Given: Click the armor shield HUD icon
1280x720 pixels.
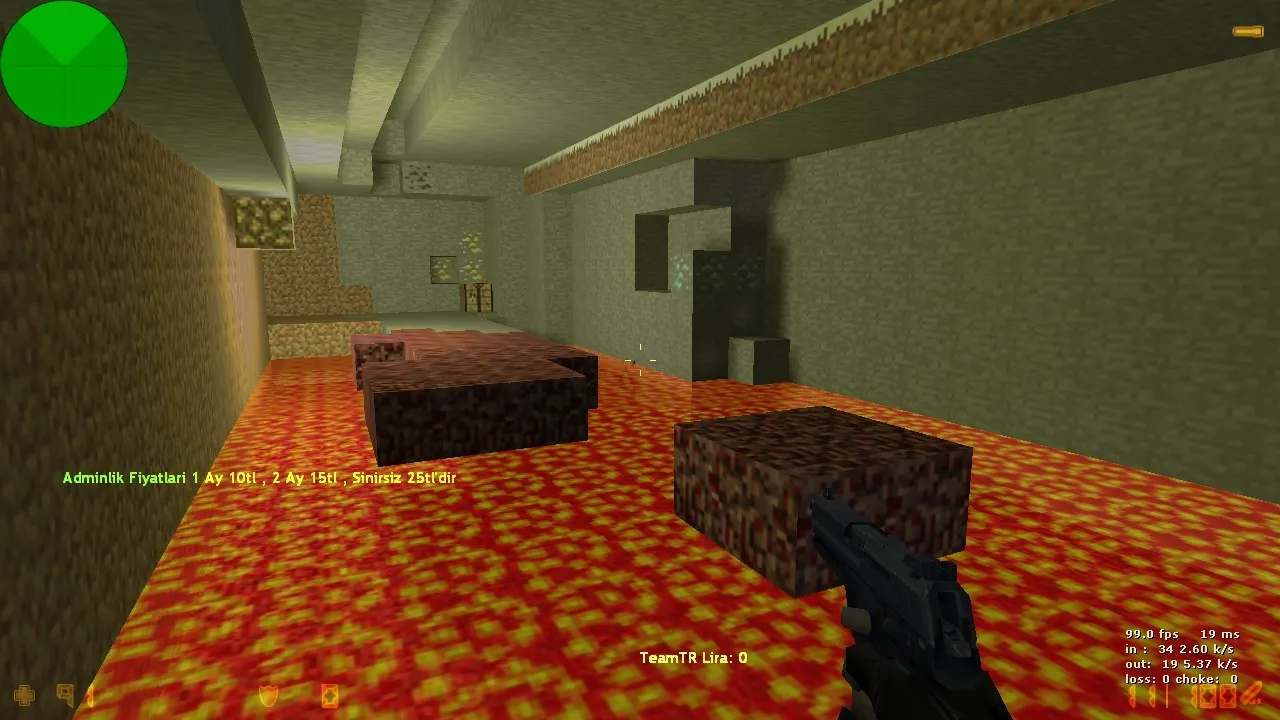Looking at the screenshot, I should click(x=268, y=695).
